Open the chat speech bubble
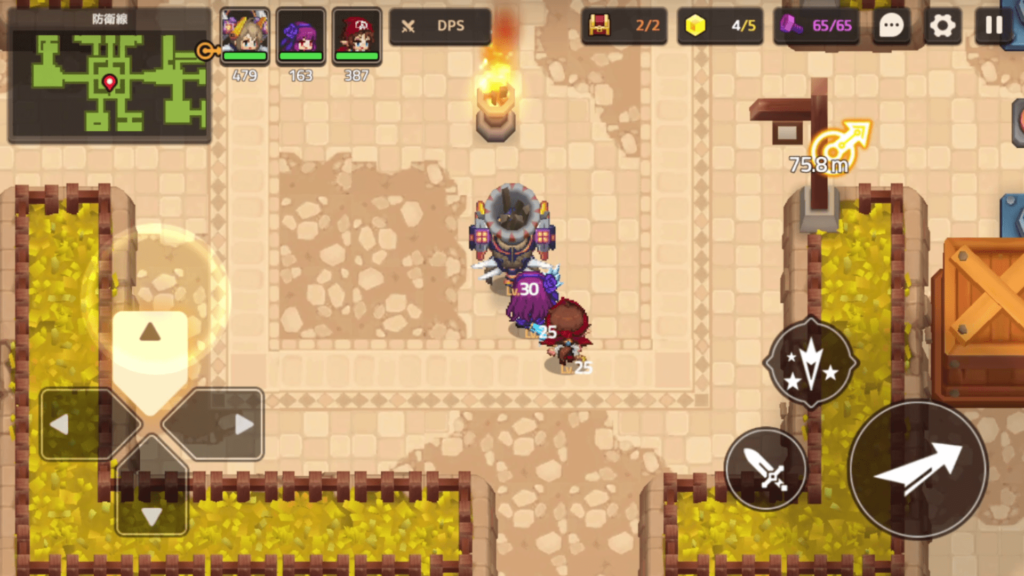1024x576 pixels. 890,26
